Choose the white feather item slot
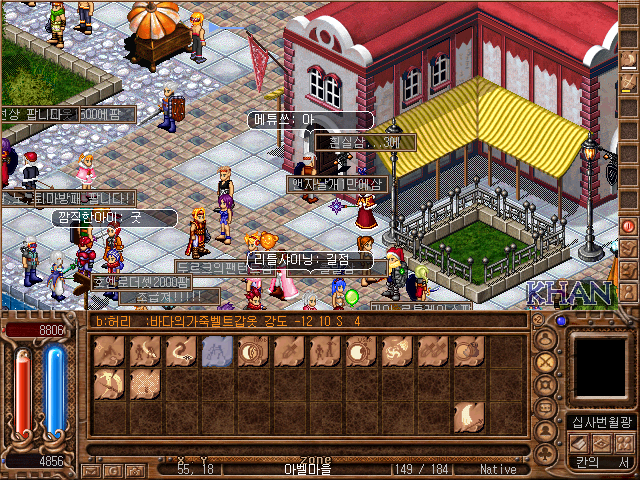 pyautogui.click(x=467, y=416)
